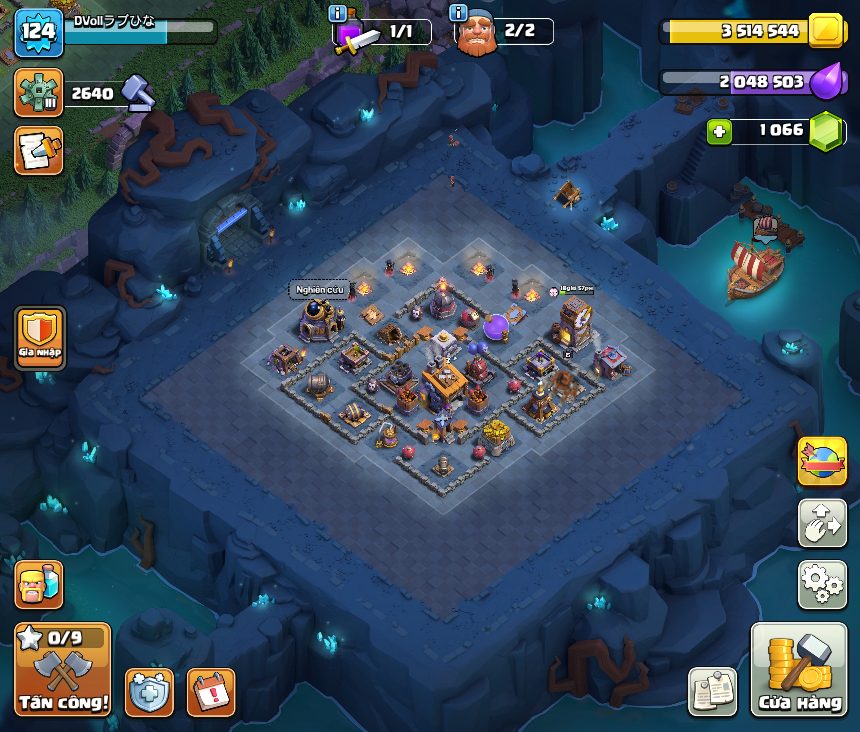Screen dimensions: 860x732
Task: Tap the gold coin resource icon
Action: [x=826, y=31]
